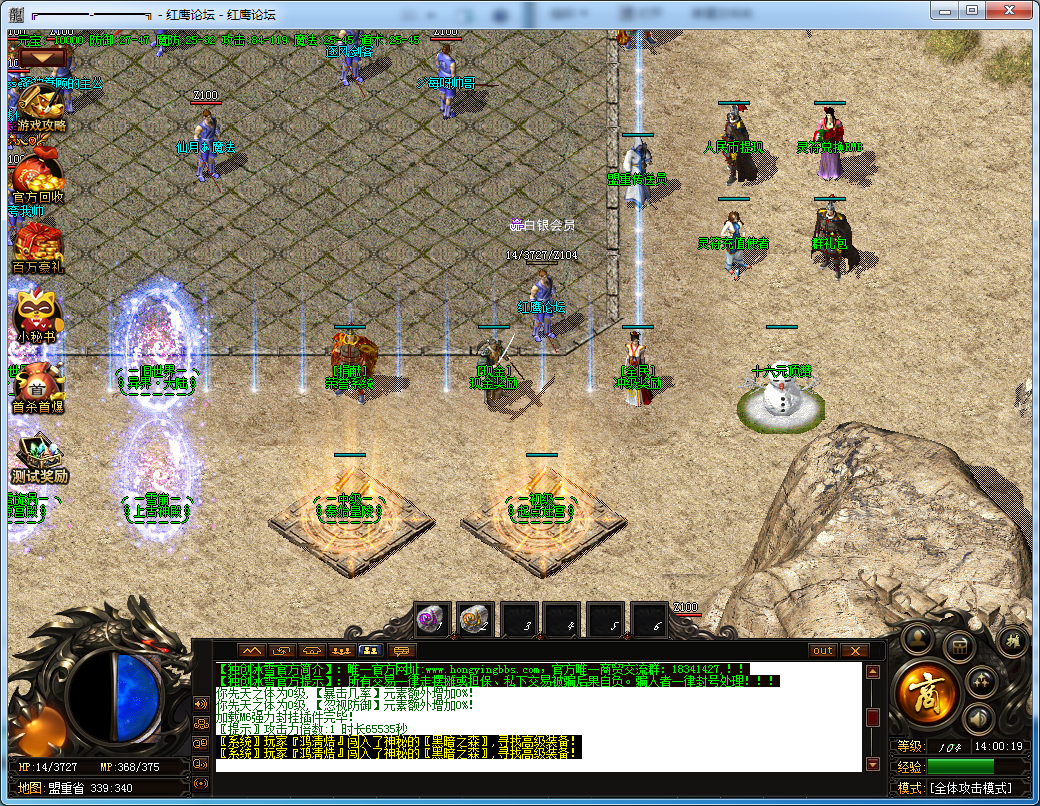1040x806 pixels.
Task: Close the chat panel with the X button
Action: tap(854, 651)
